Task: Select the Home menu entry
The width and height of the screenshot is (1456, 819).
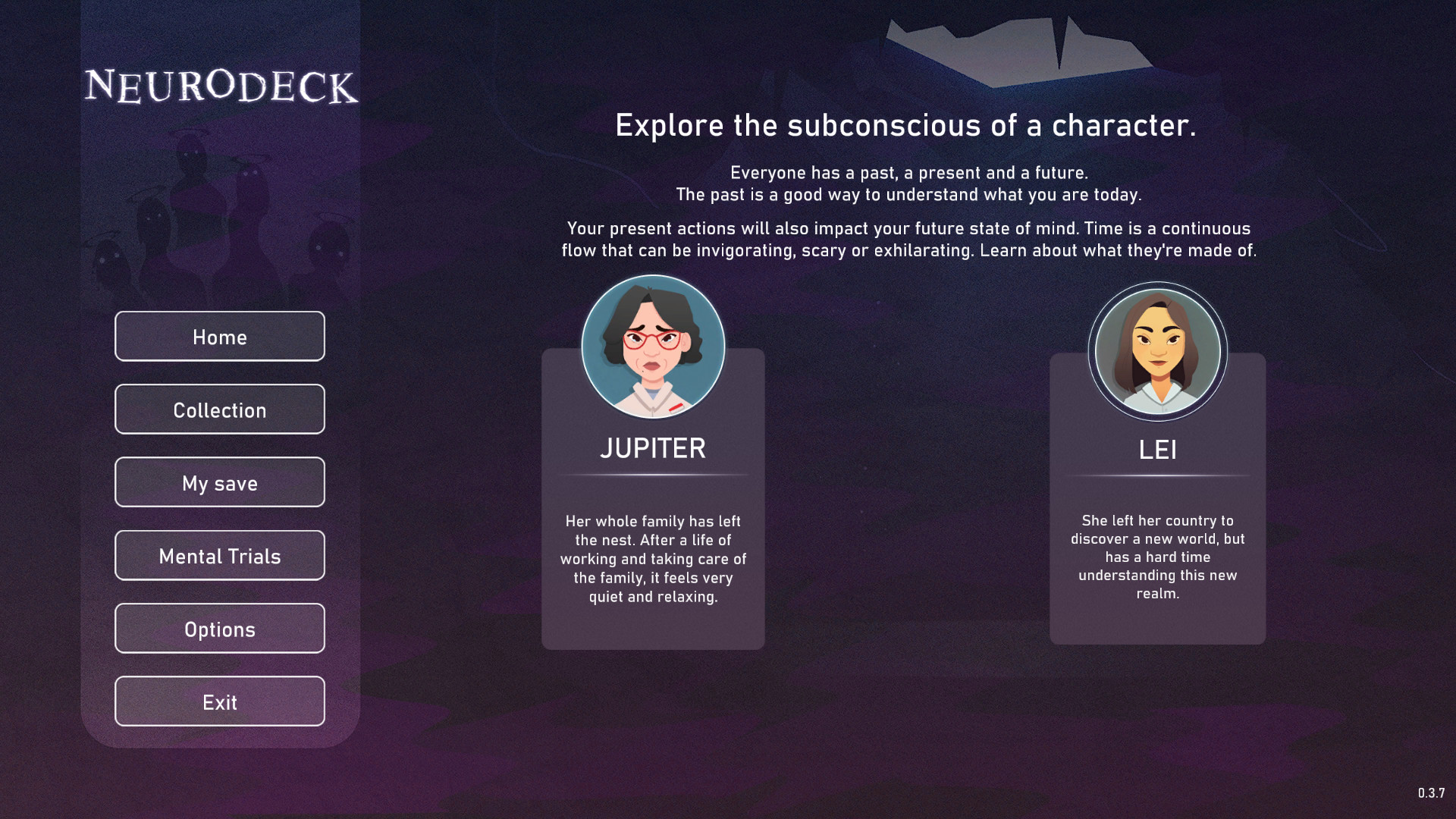Action: click(x=219, y=336)
